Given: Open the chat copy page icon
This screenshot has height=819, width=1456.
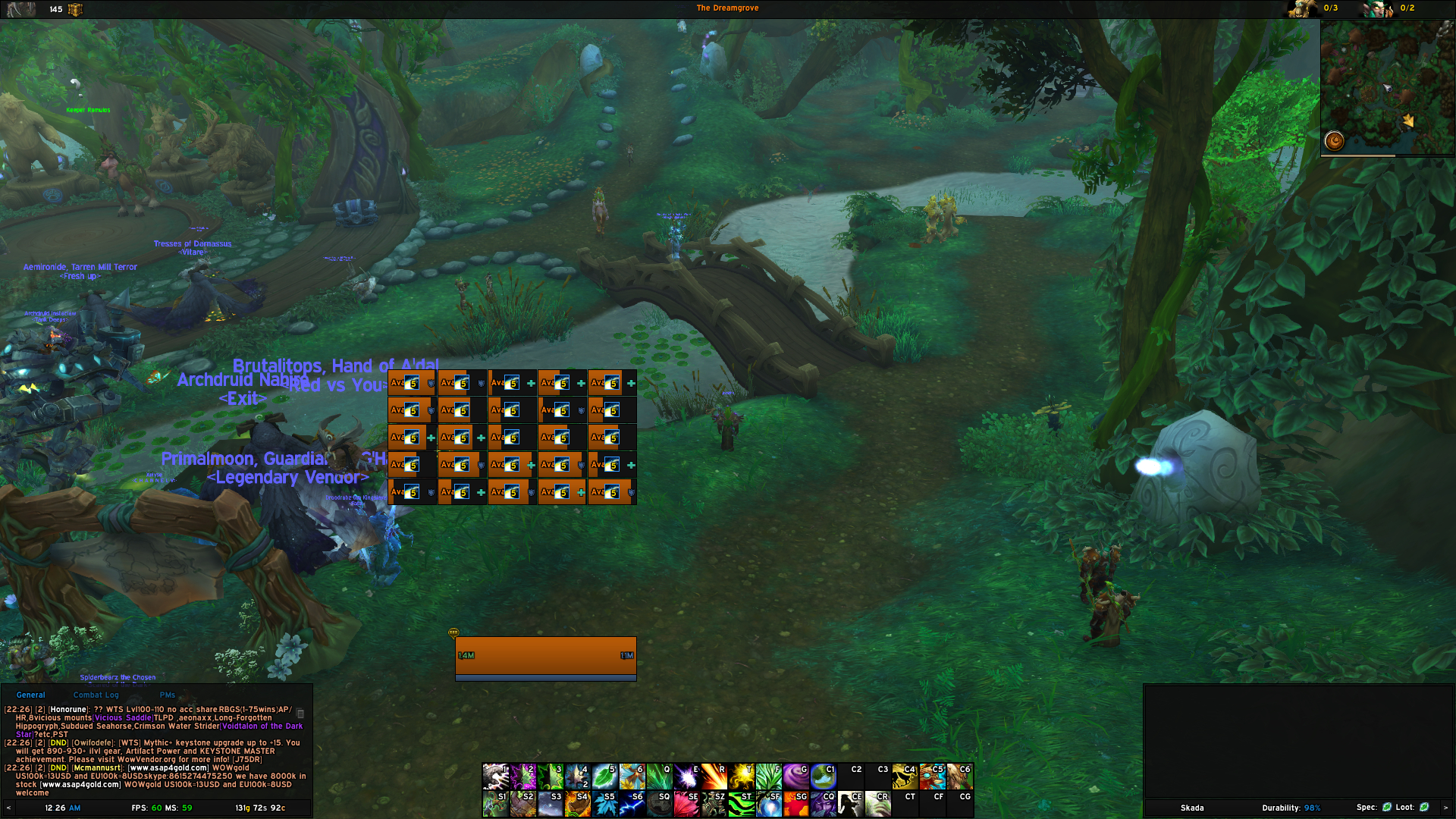Looking at the screenshot, I should [x=300, y=713].
